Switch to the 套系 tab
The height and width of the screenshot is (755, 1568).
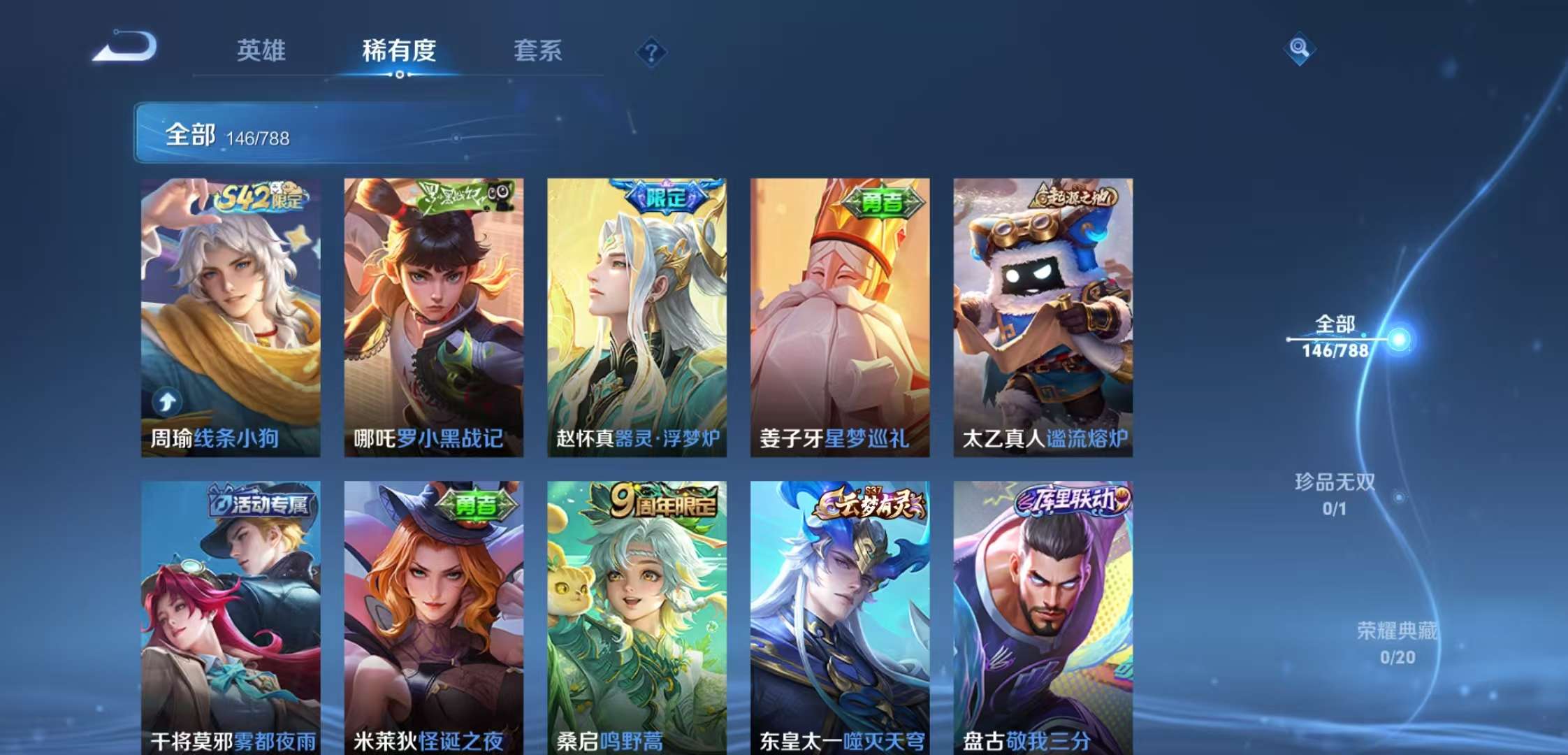pyautogui.click(x=538, y=51)
